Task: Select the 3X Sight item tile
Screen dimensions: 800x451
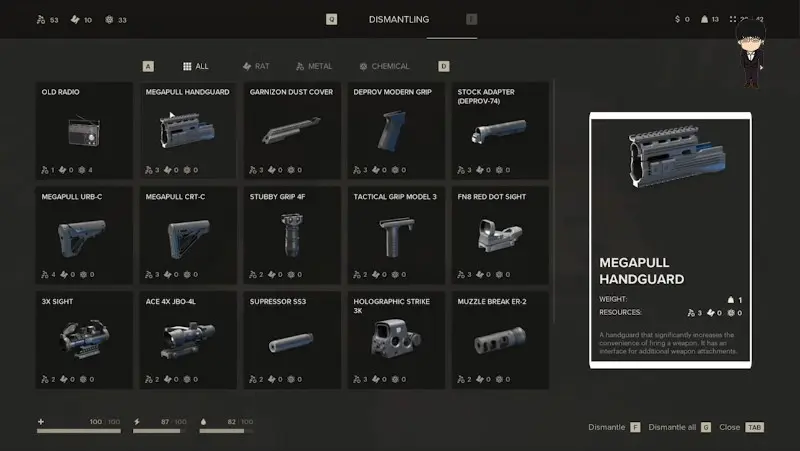Action: [x=84, y=340]
